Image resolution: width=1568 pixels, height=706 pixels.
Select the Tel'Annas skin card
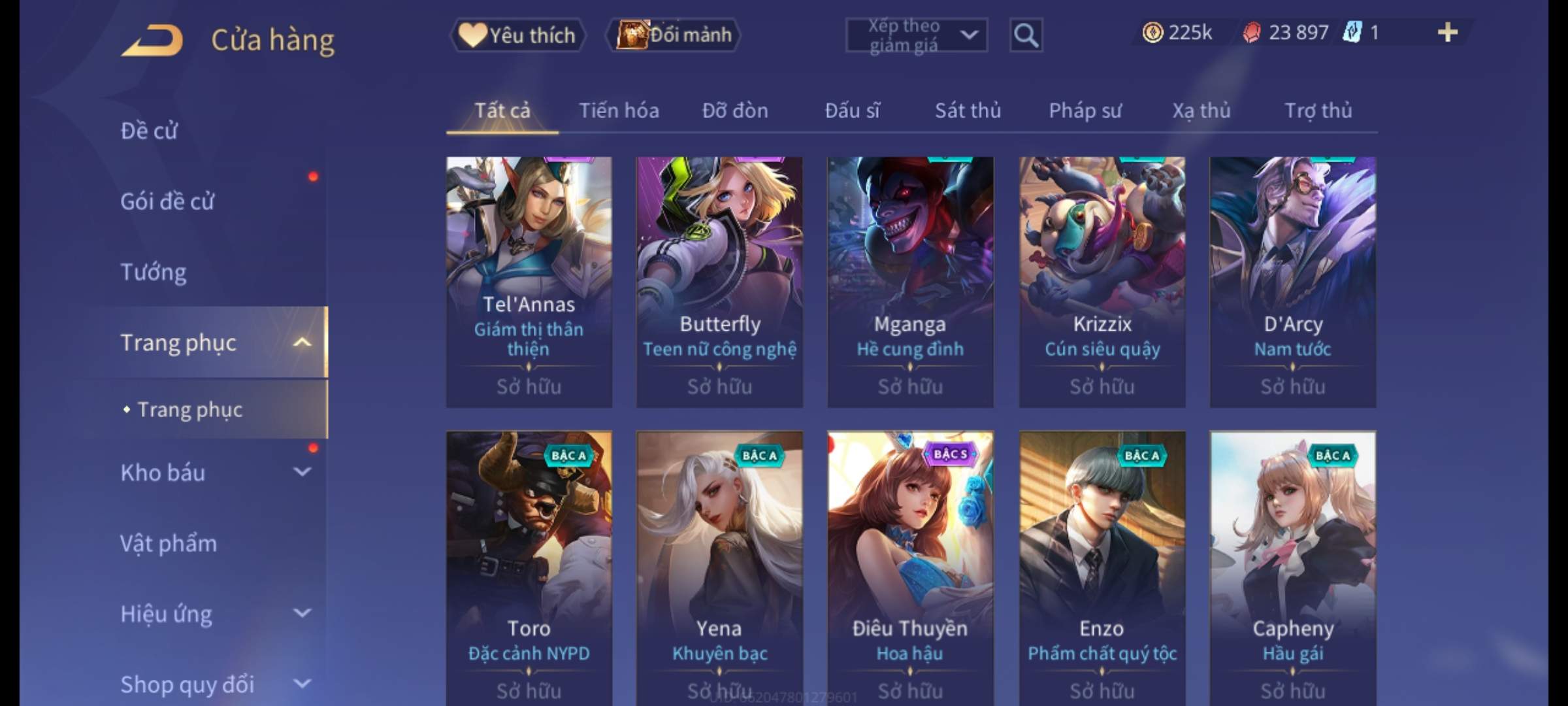coord(529,281)
